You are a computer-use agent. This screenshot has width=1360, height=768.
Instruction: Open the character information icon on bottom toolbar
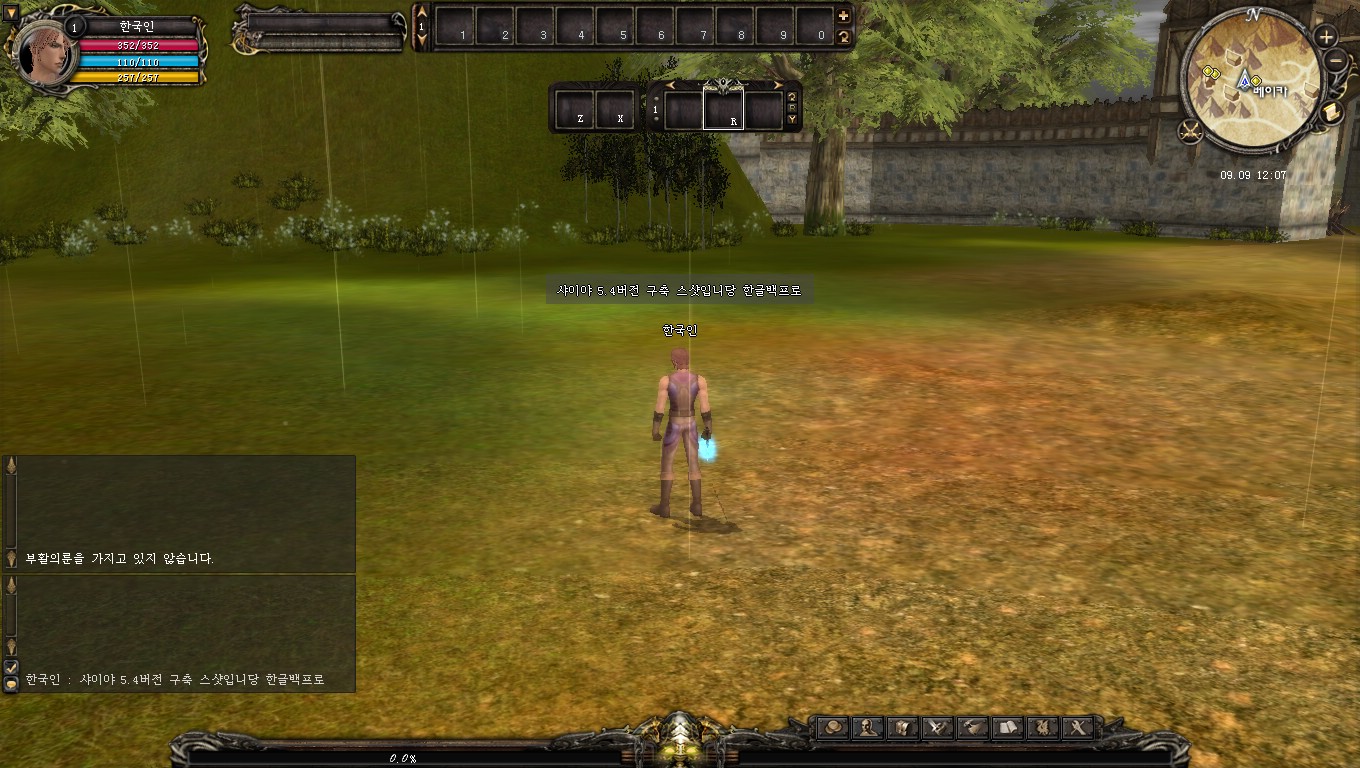point(866,727)
